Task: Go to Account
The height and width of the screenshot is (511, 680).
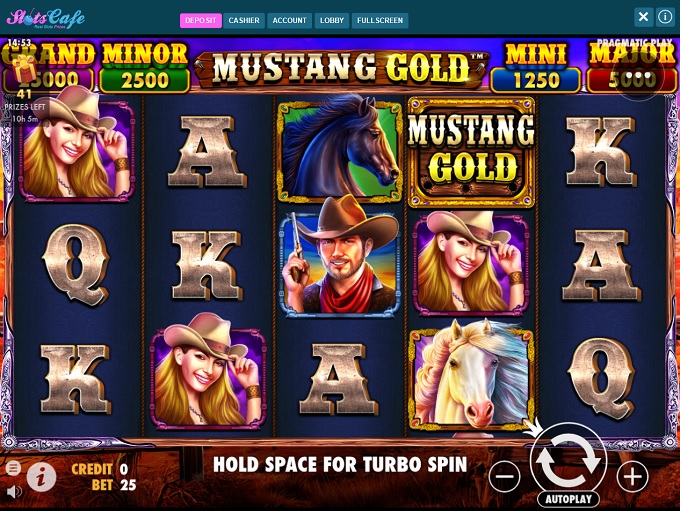Action: pyautogui.click(x=290, y=20)
